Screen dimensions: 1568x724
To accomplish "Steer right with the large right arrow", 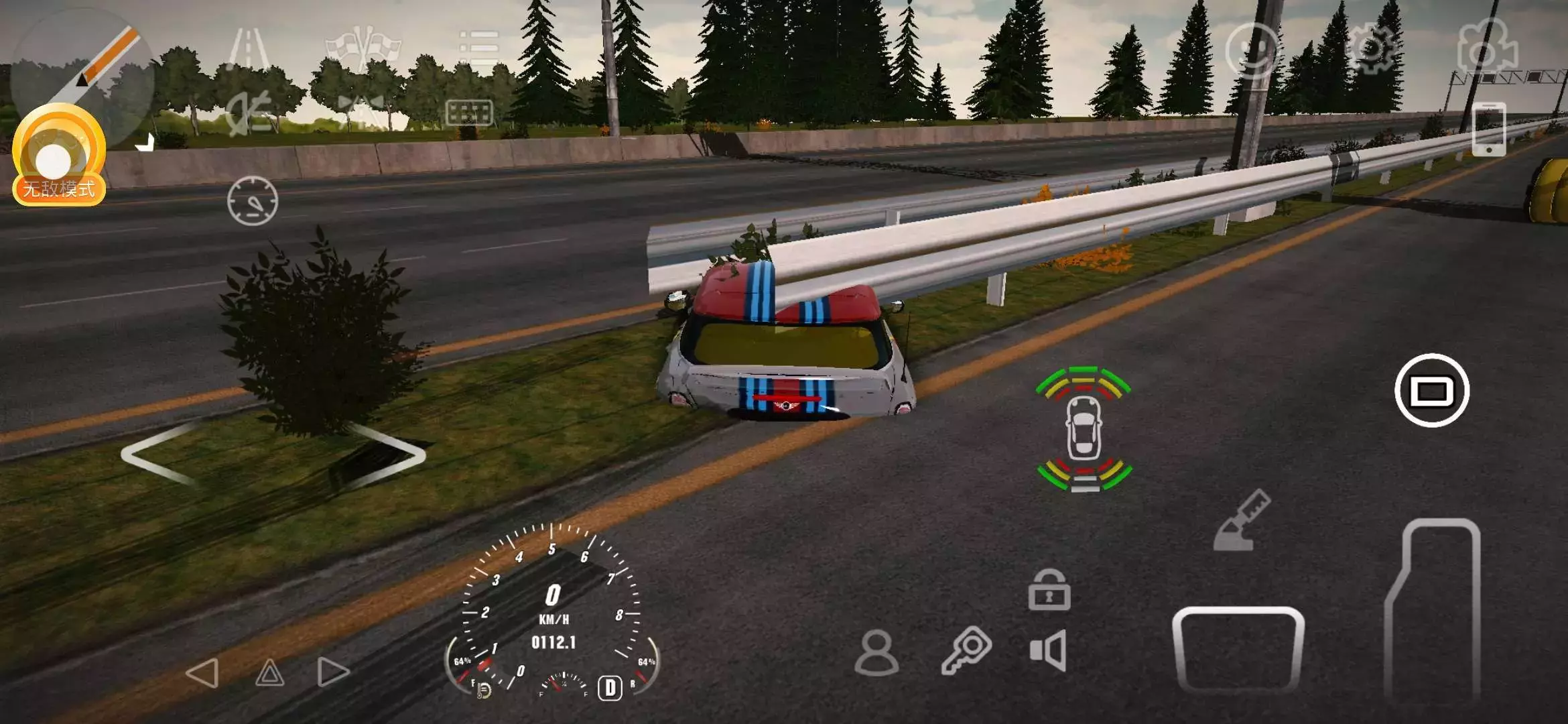I will [387, 454].
